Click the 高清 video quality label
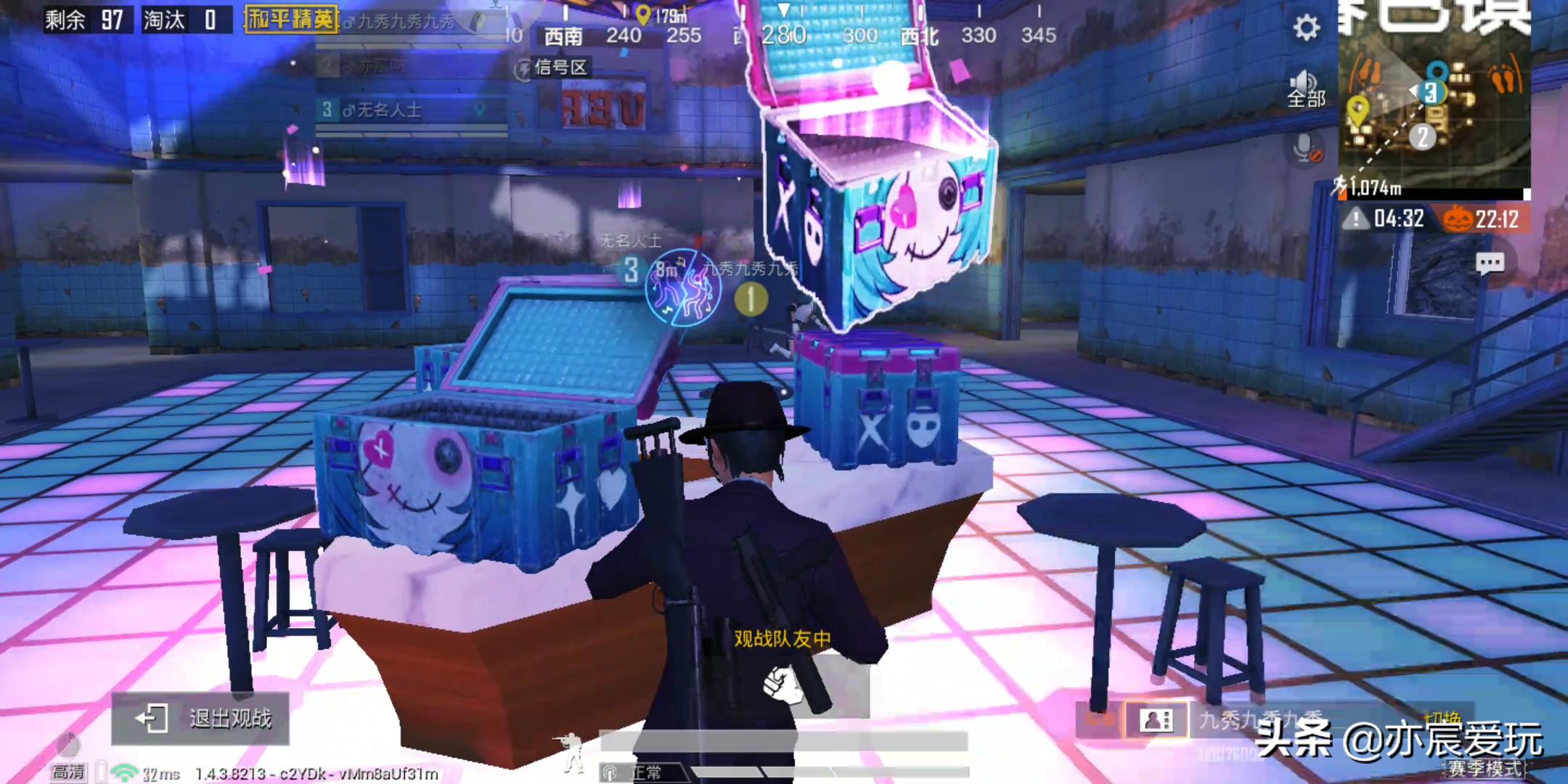Viewport: 1568px width, 784px height. [68, 772]
